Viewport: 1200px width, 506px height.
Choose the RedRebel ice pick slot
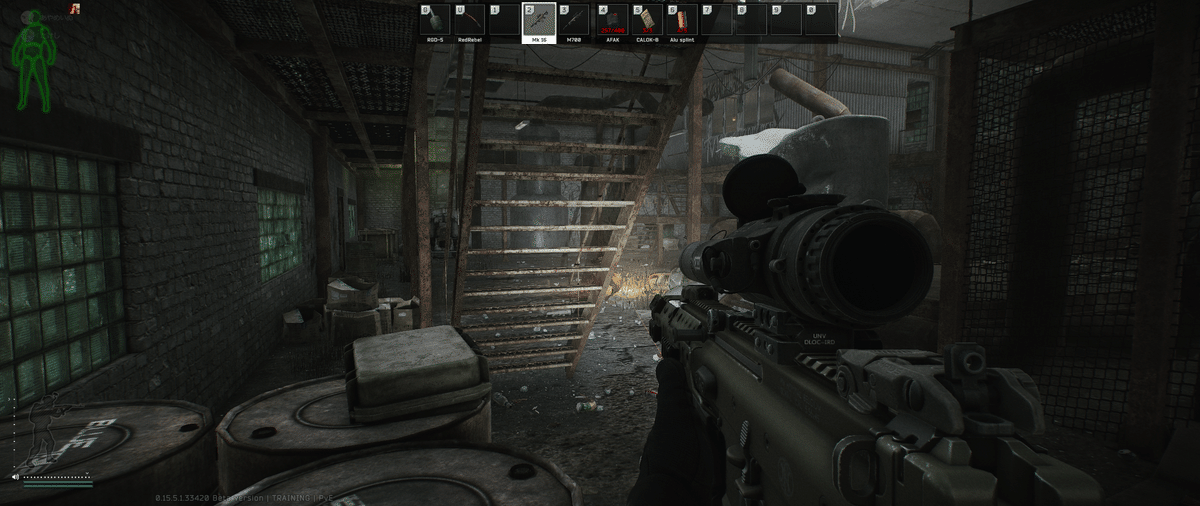[x=470, y=22]
